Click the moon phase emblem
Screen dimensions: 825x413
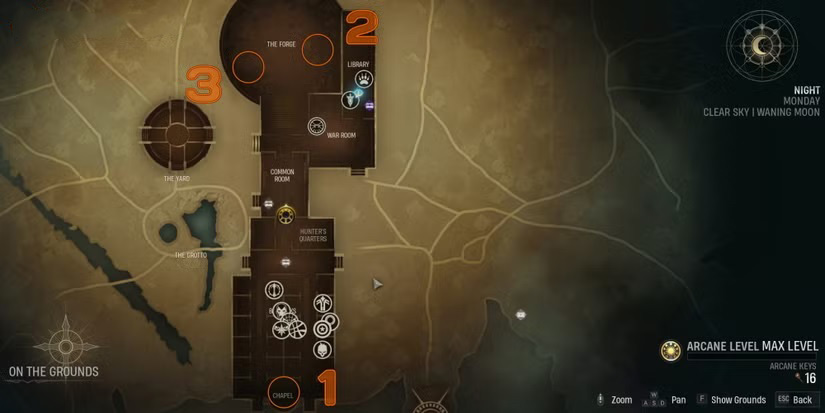tap(762, 46)
